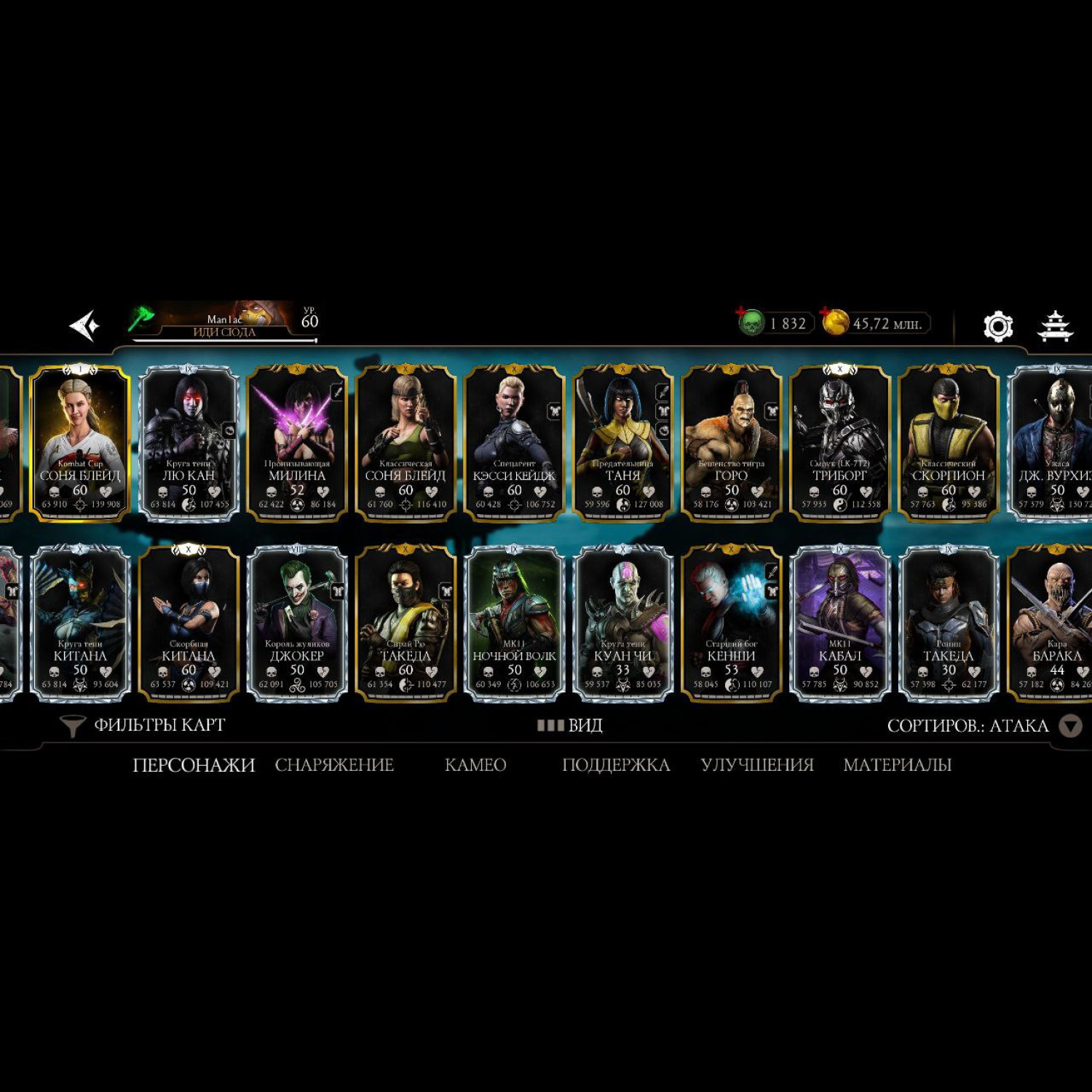Switch to the СНАРЯЖЕНИЕ tab
Image resolution: width=1092 pixels, height=1092 pixels.
334,765
